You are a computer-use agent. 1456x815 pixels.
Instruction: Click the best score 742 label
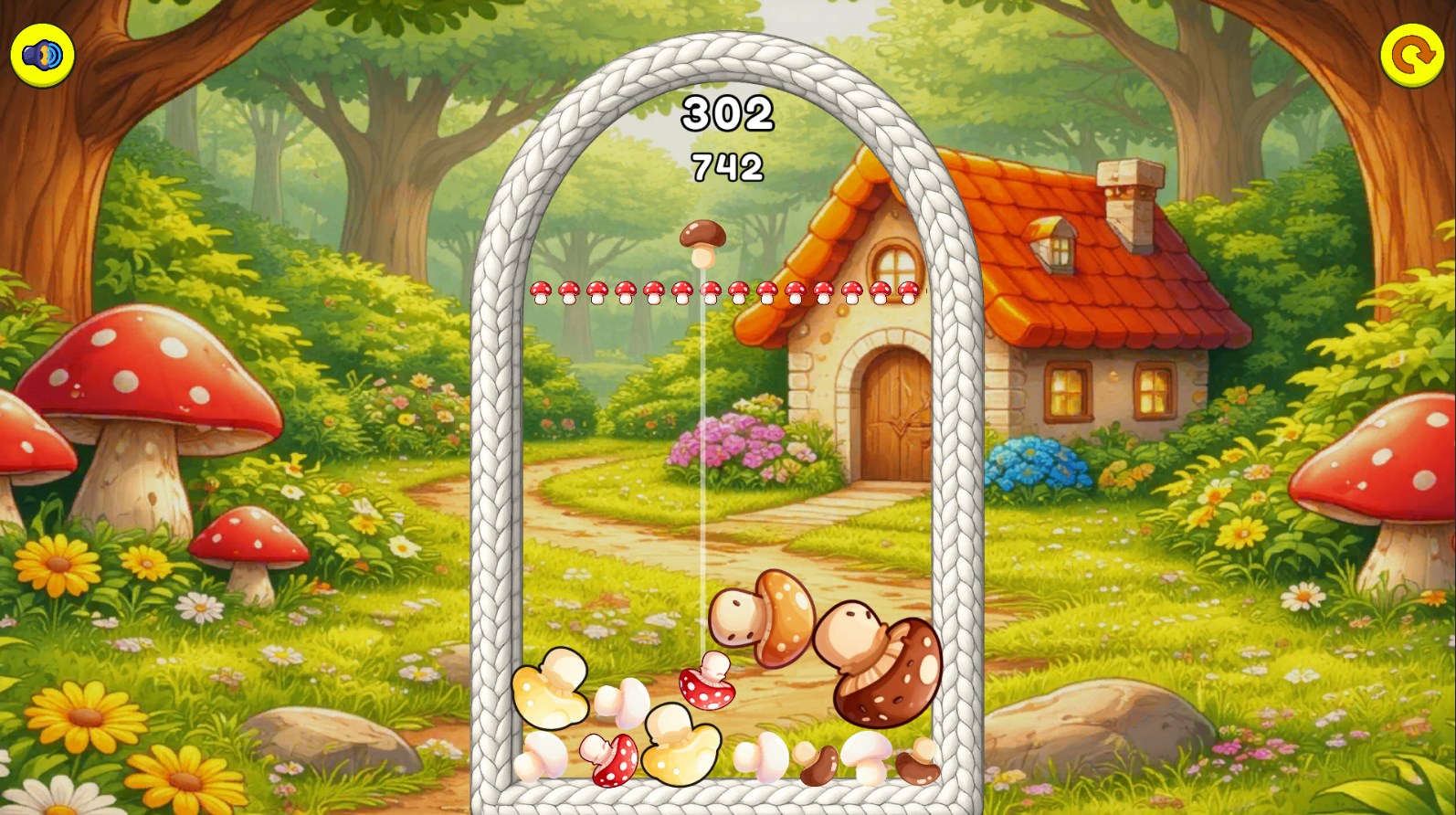coord(726,167)
